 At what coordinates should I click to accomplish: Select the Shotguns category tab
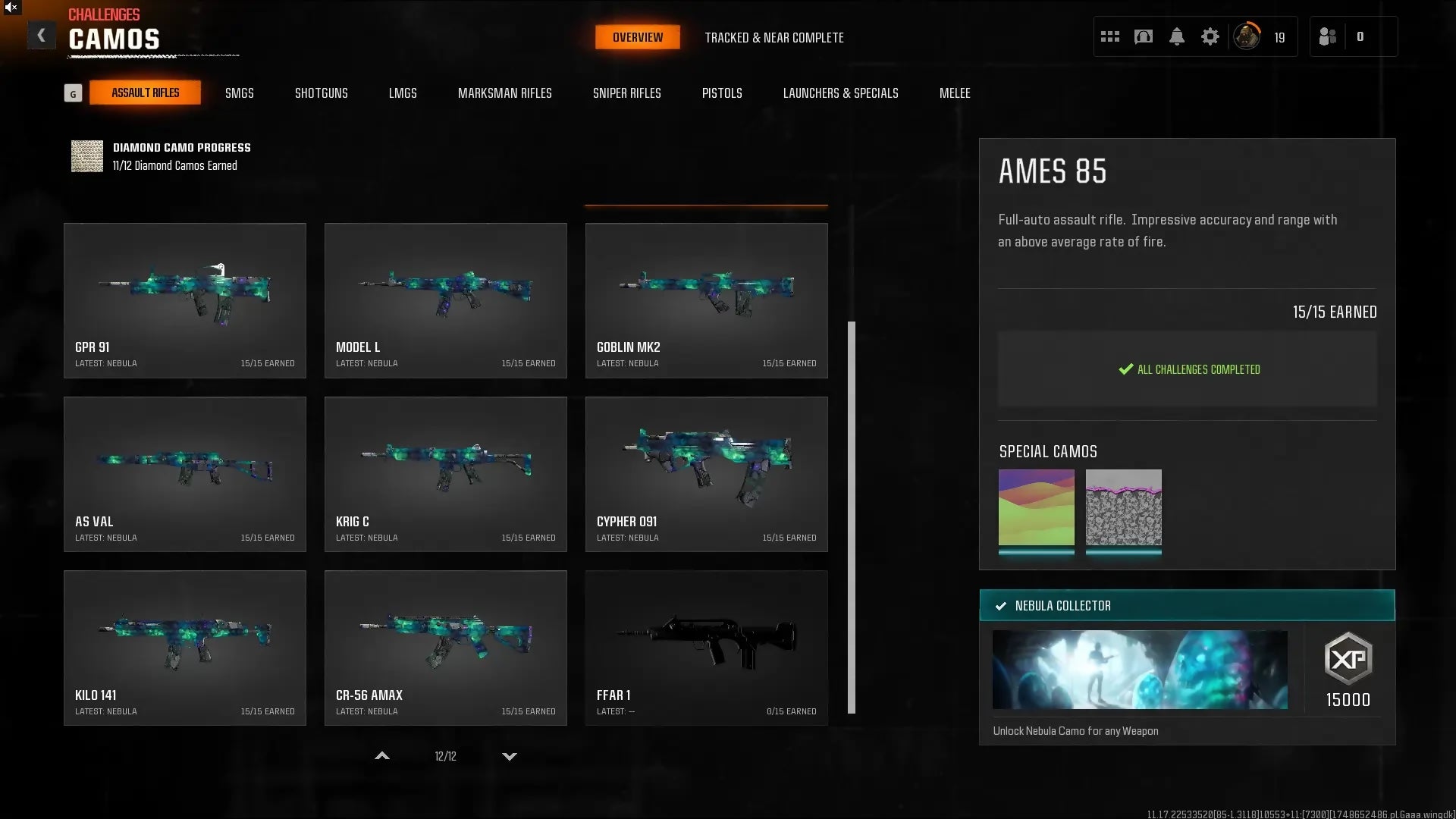[x=321, y=93]
